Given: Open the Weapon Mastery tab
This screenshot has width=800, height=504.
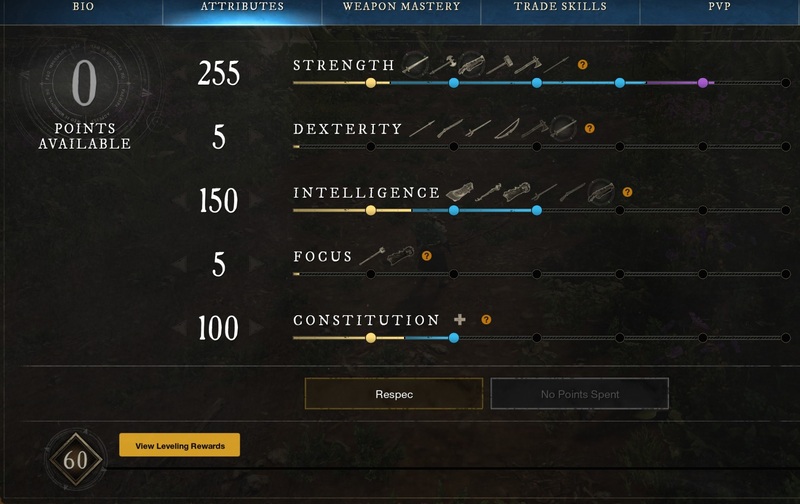Looking at the screenshot, I should [401, 7].
